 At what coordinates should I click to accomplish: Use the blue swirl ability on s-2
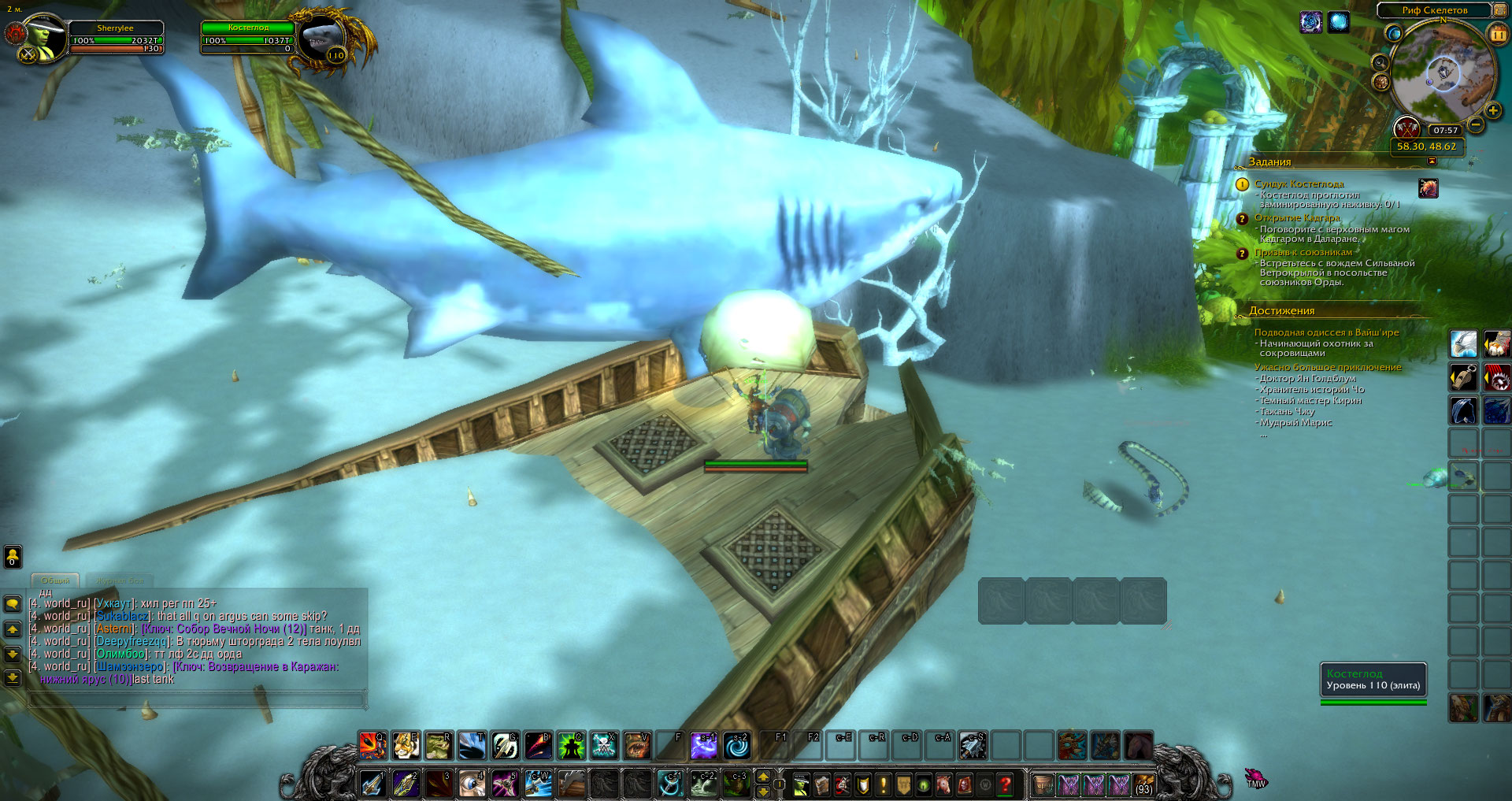[x=737, y=745]
